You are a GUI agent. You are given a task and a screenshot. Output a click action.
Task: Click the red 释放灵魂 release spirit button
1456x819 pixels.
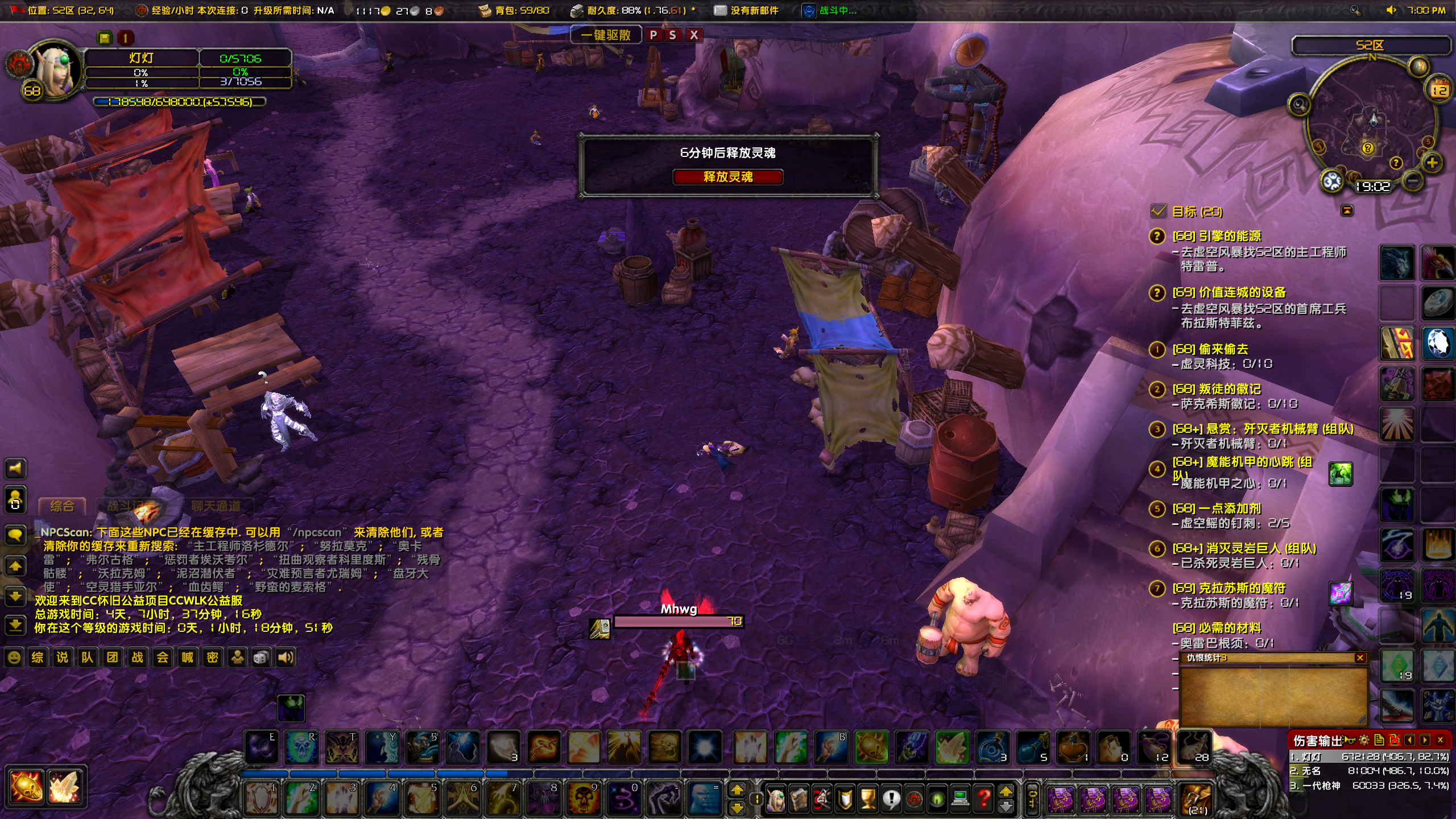pyautogui.click(x=727, y=177)
